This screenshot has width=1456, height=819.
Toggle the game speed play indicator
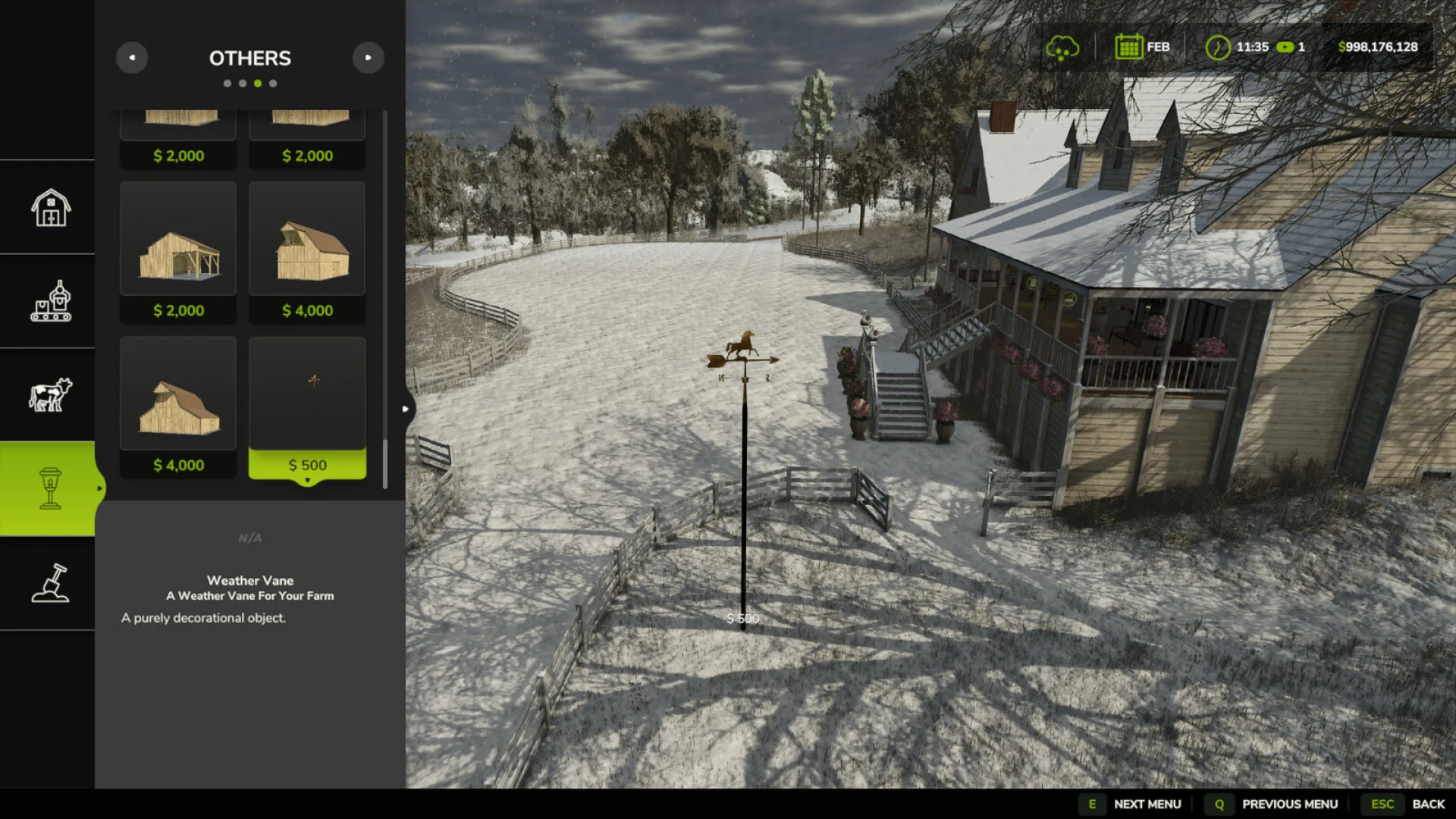point(1284,47)
